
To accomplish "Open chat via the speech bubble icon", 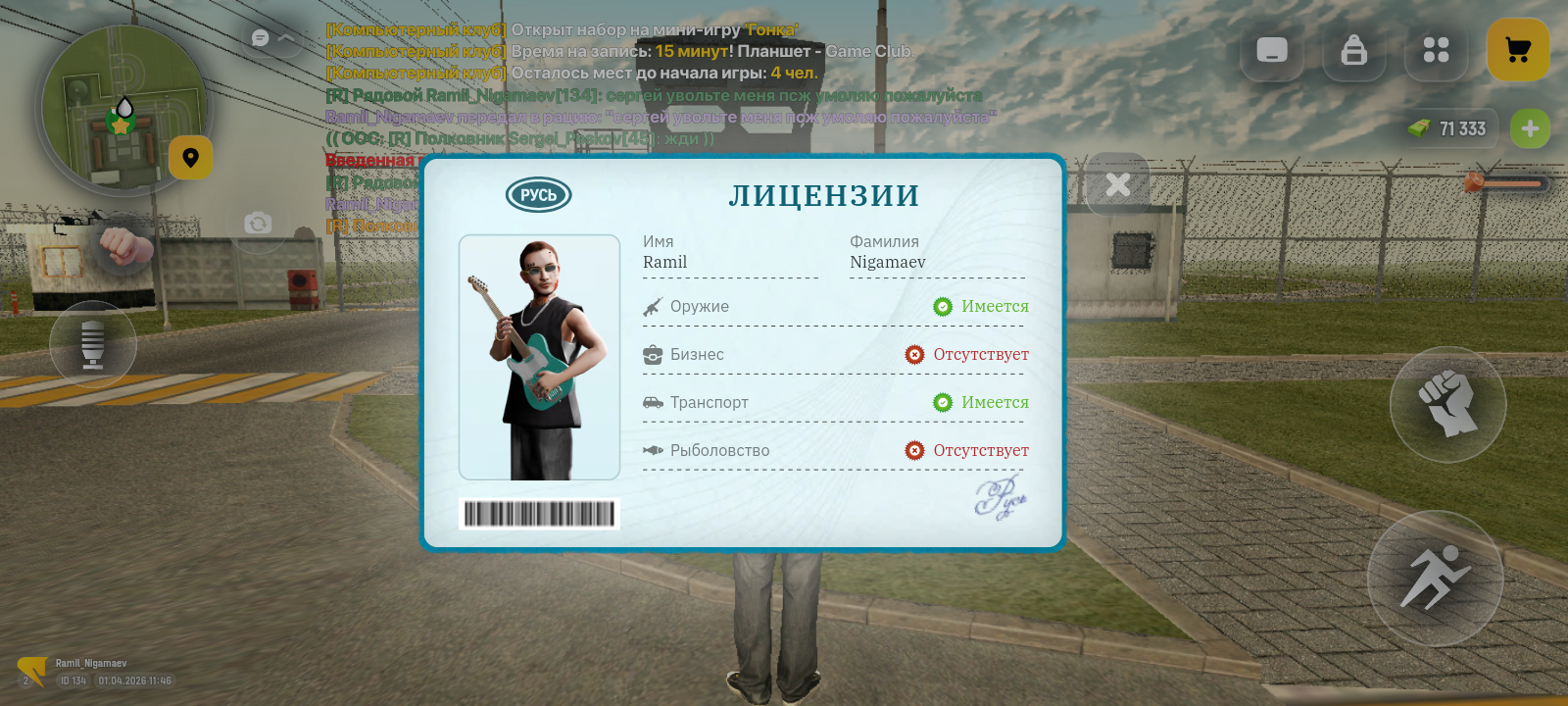I will (258, 37).
